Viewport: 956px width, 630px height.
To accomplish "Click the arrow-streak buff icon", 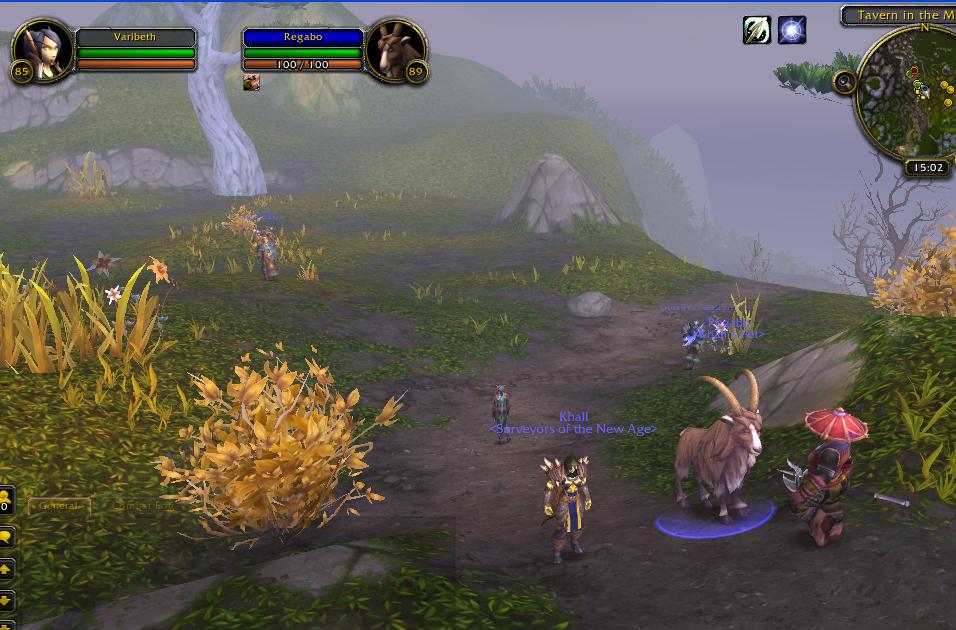I will coord(757,31).
